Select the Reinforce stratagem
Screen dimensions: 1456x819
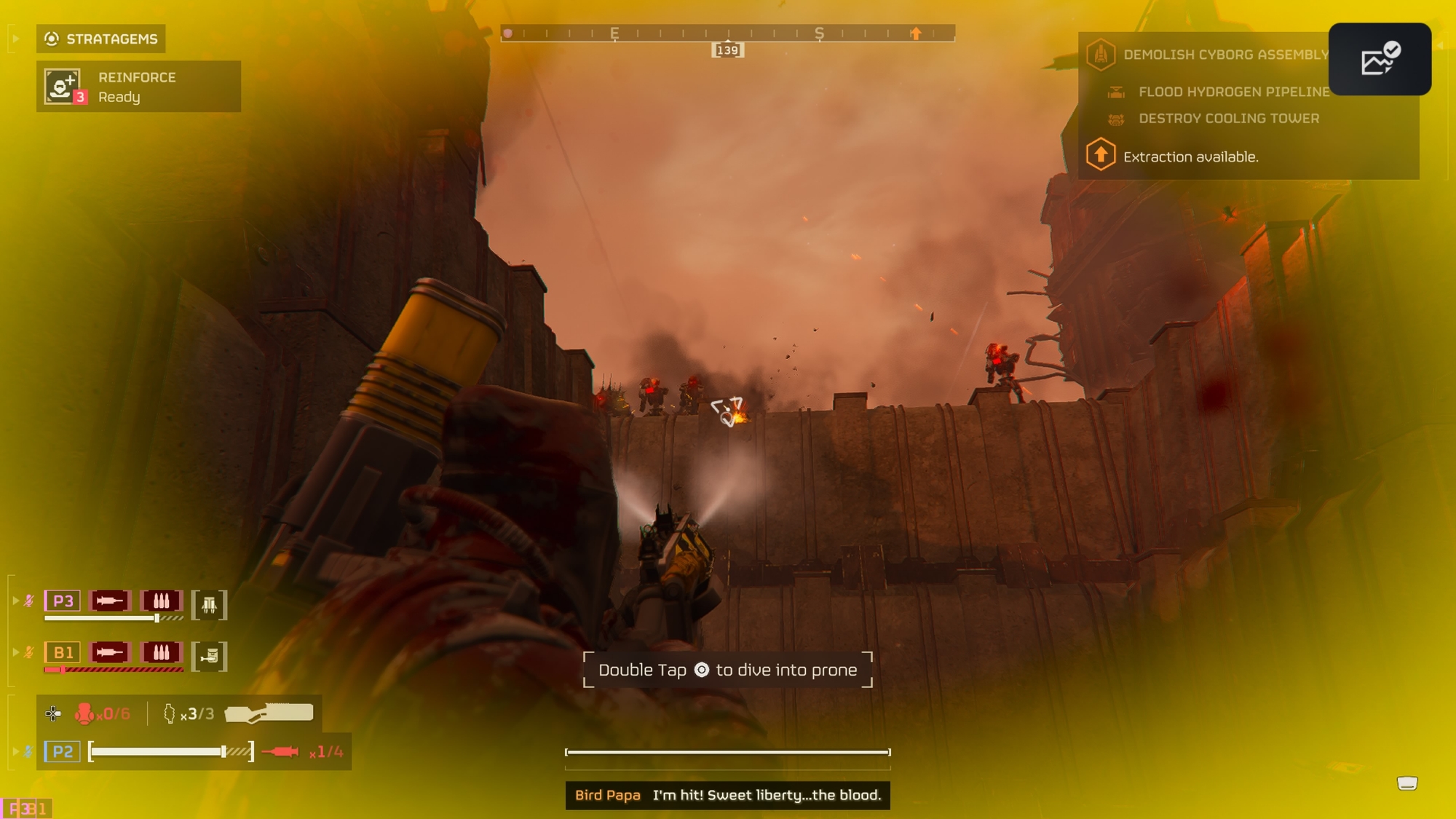pyautogui.click(x=138, y=87)
